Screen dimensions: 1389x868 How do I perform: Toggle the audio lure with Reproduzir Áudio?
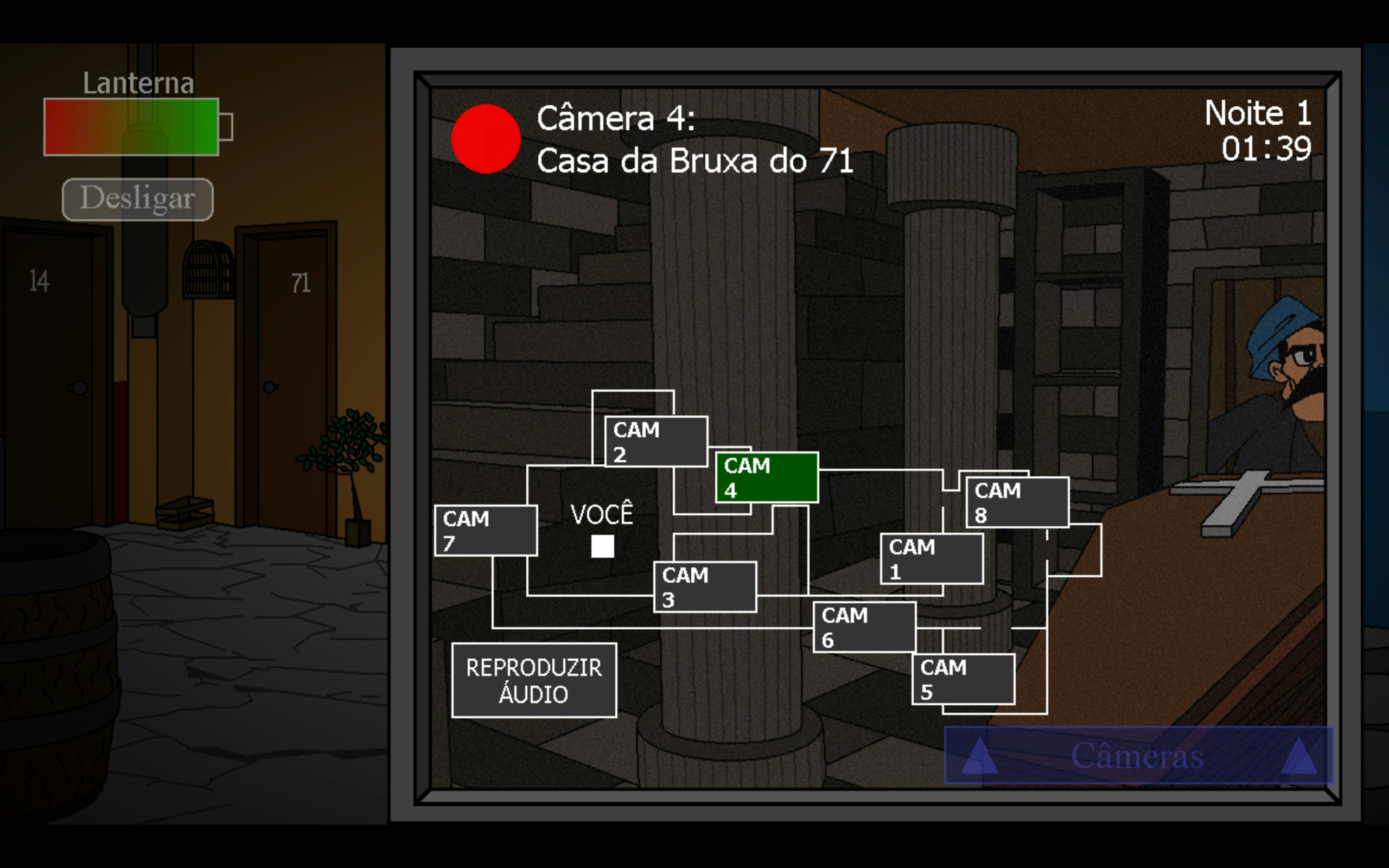click(534, 680)
